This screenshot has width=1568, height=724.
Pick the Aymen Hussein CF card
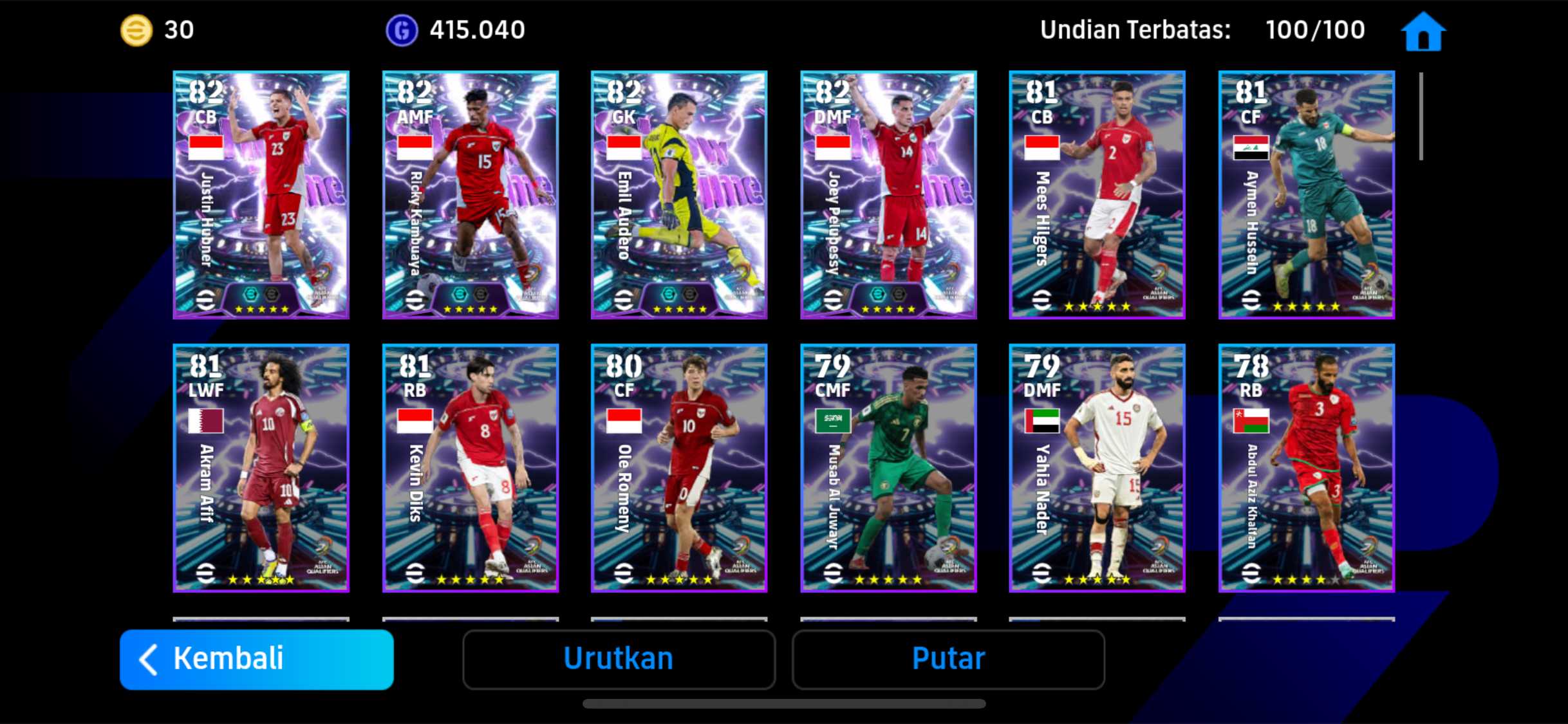(x=1306, y=194)
